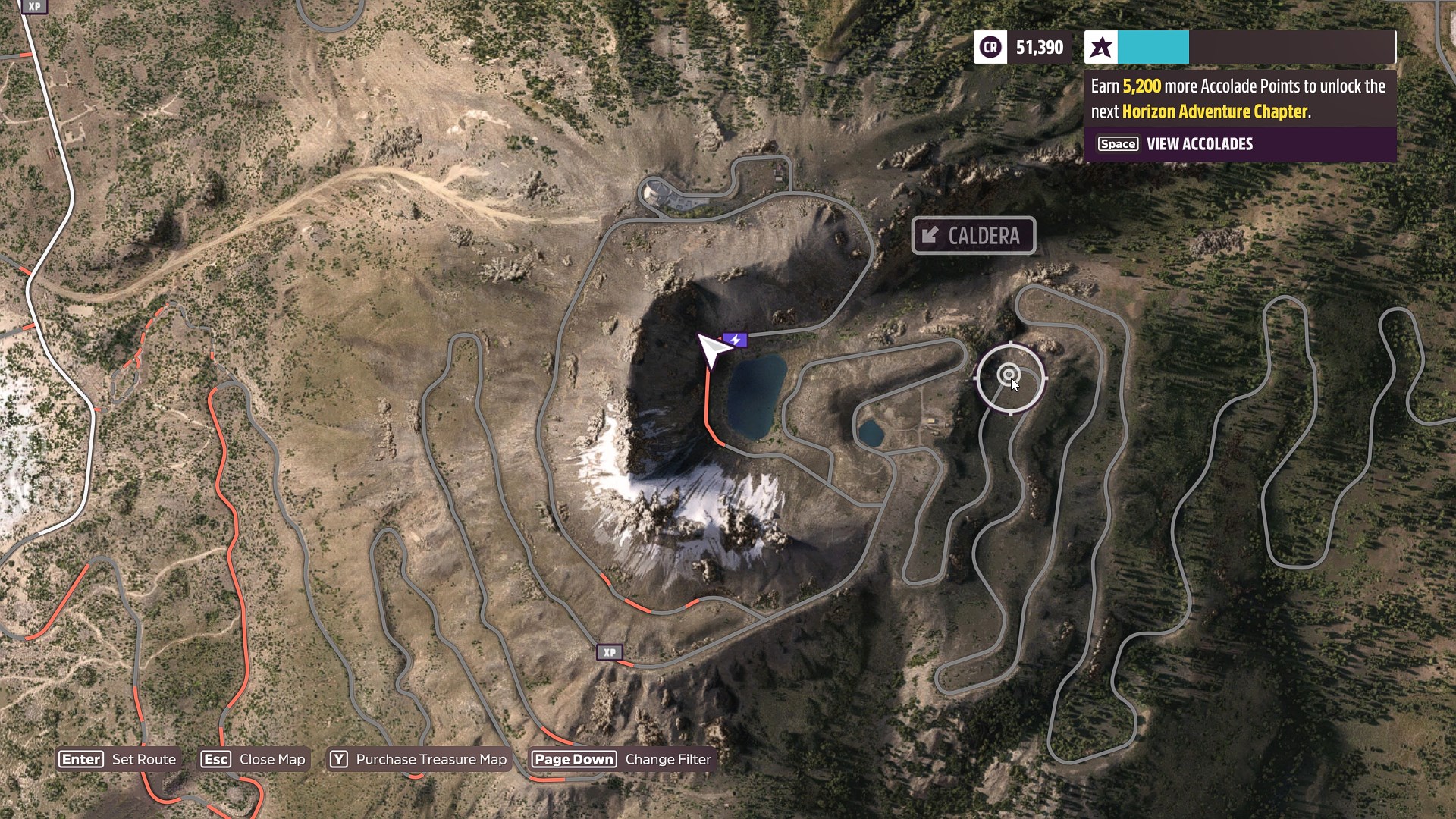
Task: Click the purple lightning bolt map marker
Action: pyautogui.click(x=735, y=340)
